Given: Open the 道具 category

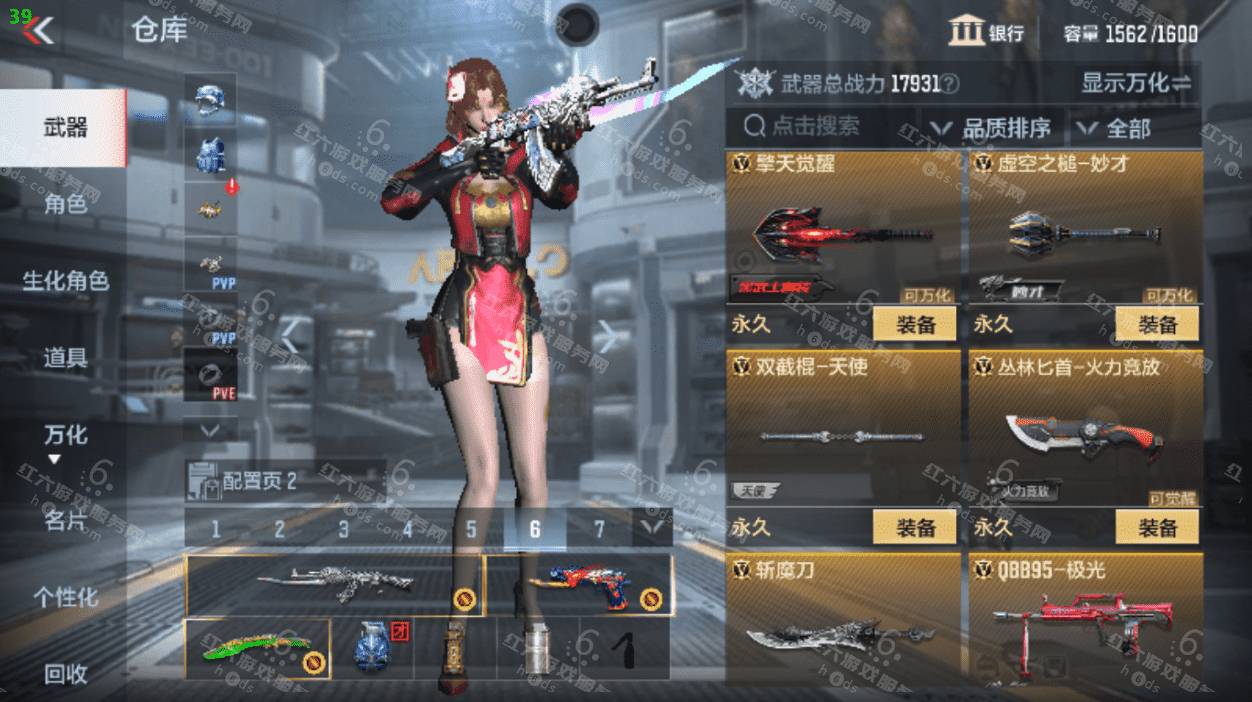Looking at the screenshot, I should coord(64,357).
